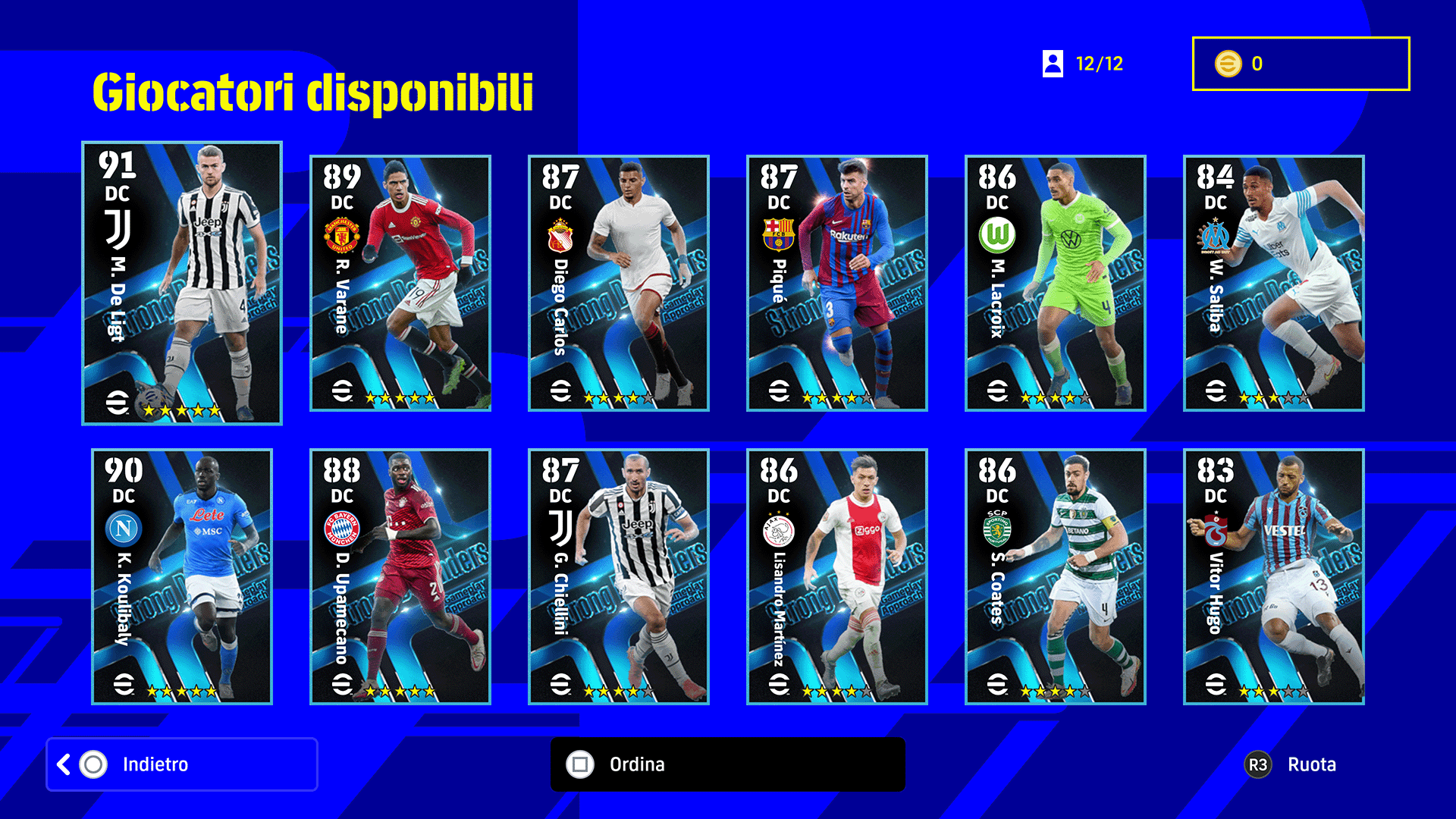Select the D. Upamecano card
Viewport: 1456px width, 819px height.
[400, 576]
